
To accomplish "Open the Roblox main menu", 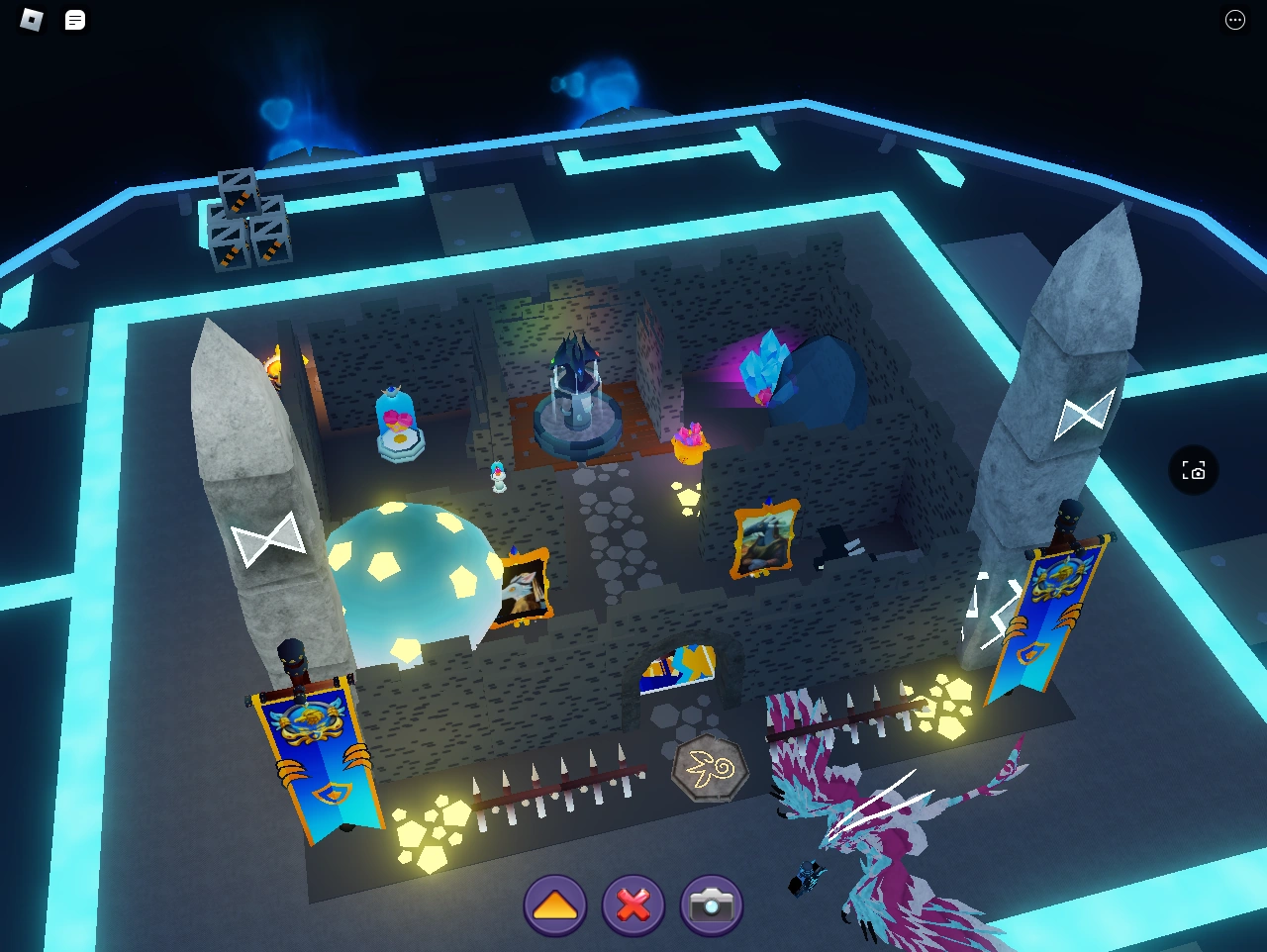I will click(30, 19).
